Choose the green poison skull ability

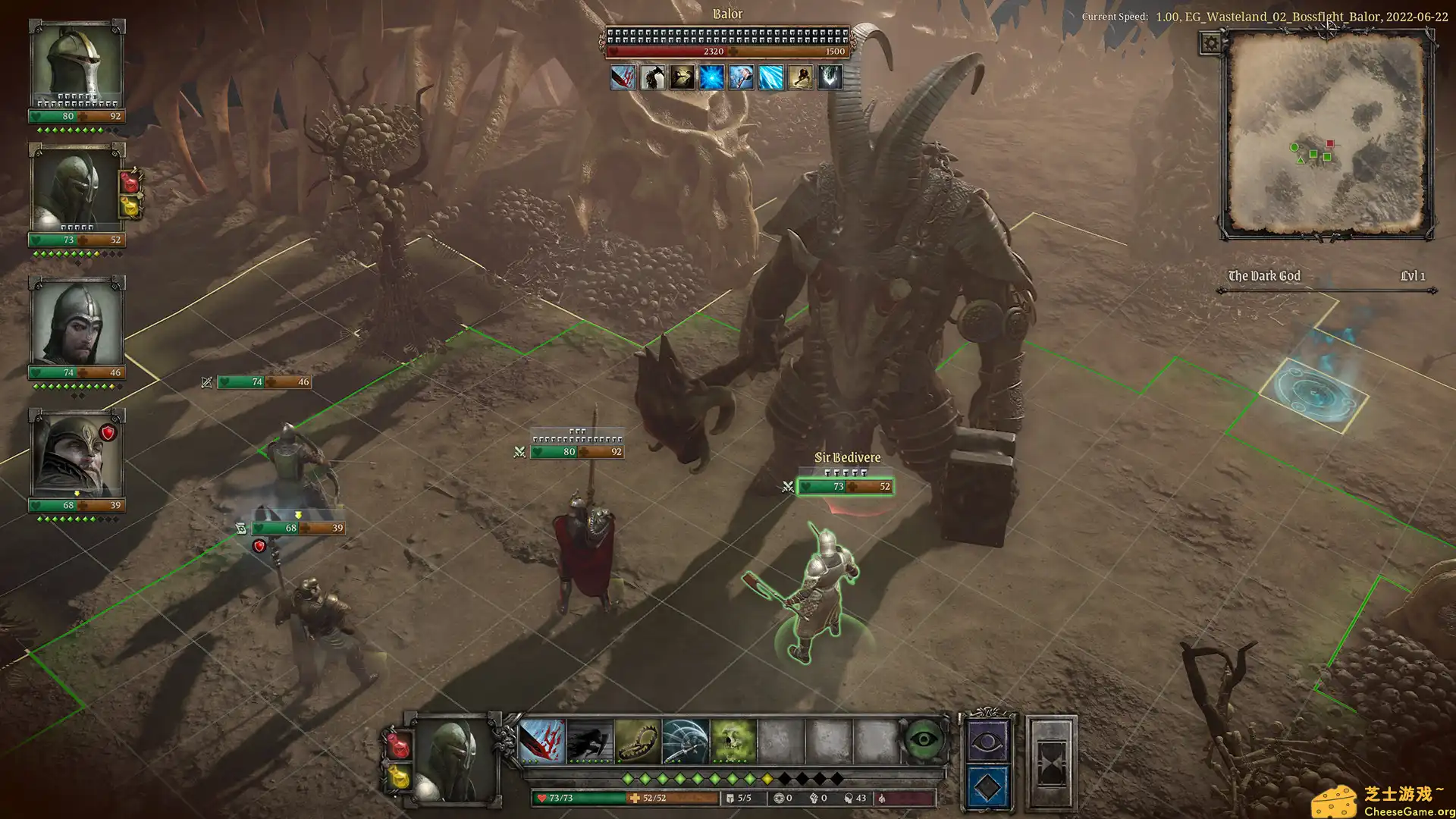pos(733,741)
